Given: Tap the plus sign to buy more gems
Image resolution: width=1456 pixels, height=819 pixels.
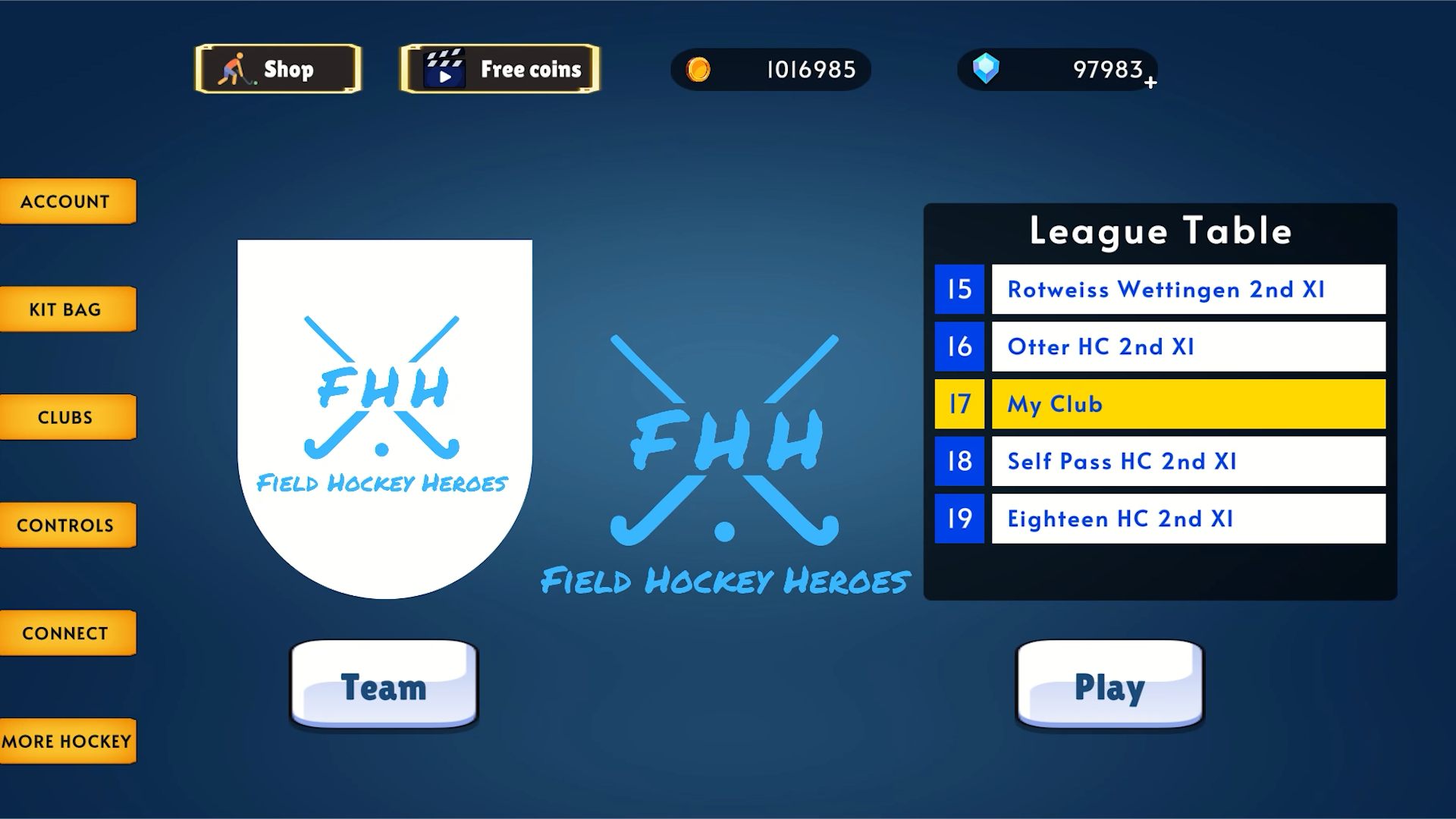Looking at the screenshot, I should click(1151, 82).
